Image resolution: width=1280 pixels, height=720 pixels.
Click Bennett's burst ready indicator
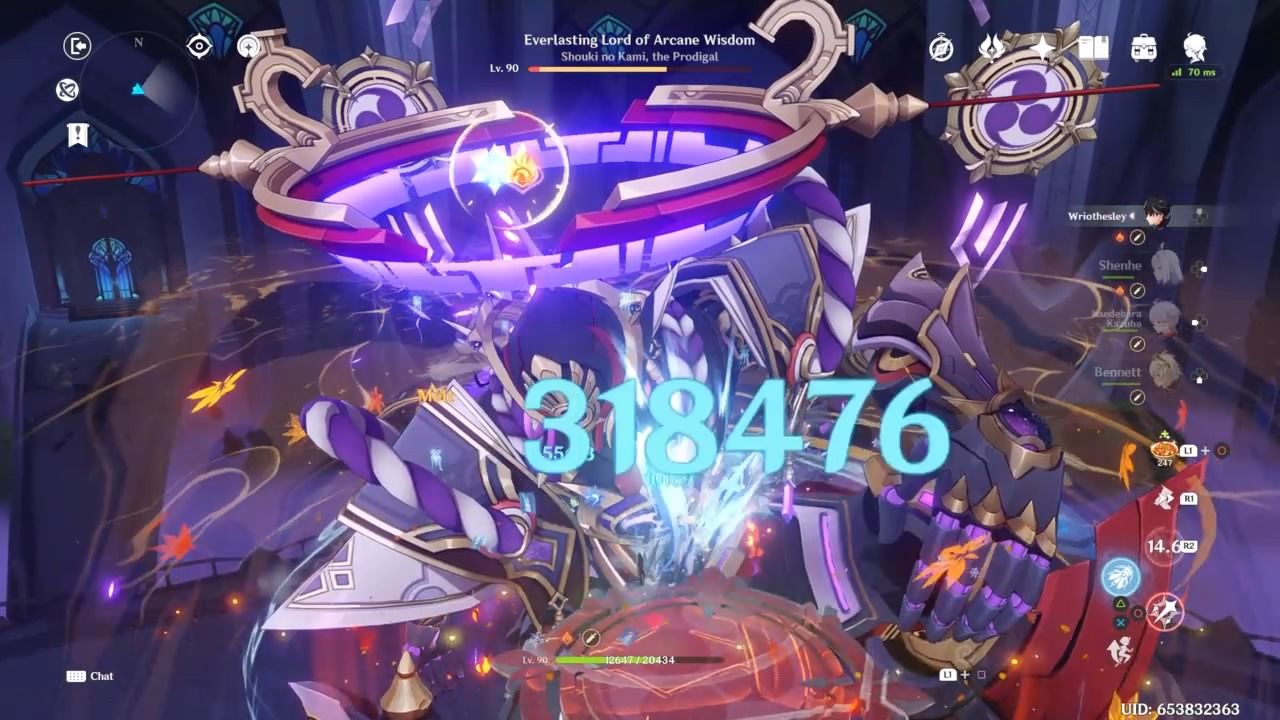(1137, 394)
